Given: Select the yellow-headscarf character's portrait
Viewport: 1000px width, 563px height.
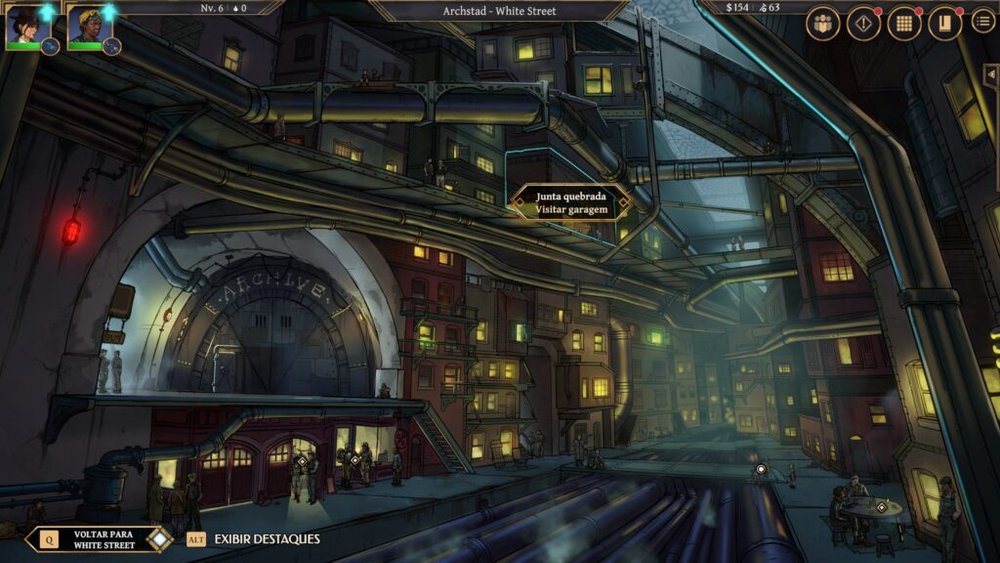Looking at the screenshot, I should point(88,26).
